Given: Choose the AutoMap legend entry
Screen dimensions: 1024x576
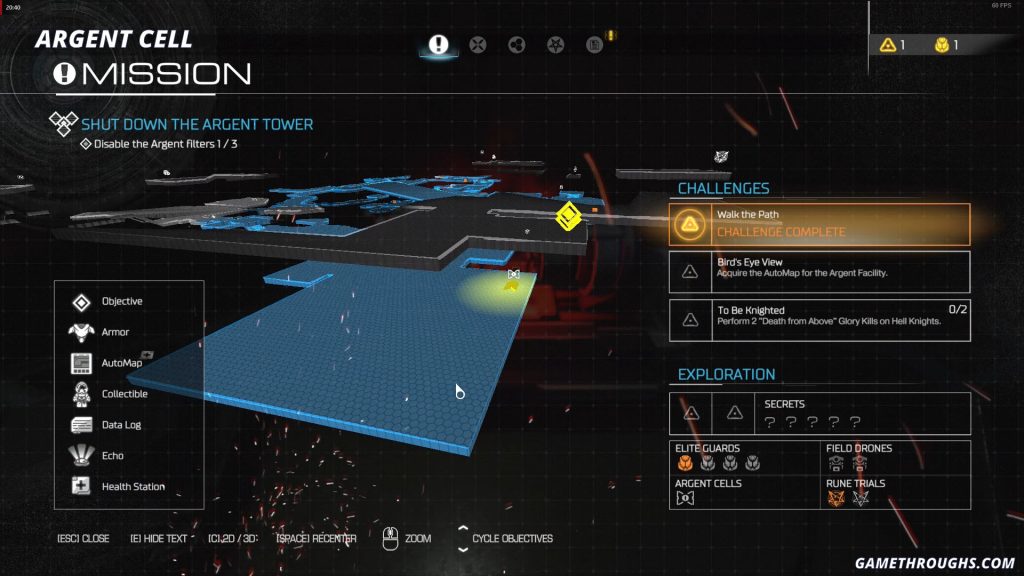Looking at the screenshot, I should point(121,363).
